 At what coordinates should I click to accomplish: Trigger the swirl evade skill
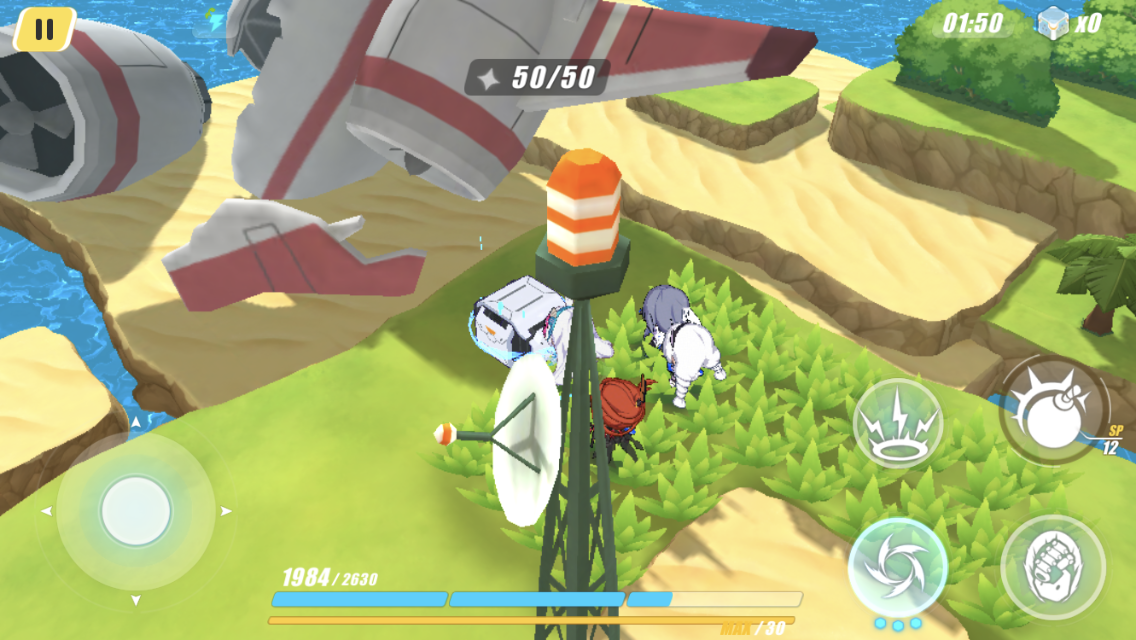pyautogui.click(x=897, y=567)
